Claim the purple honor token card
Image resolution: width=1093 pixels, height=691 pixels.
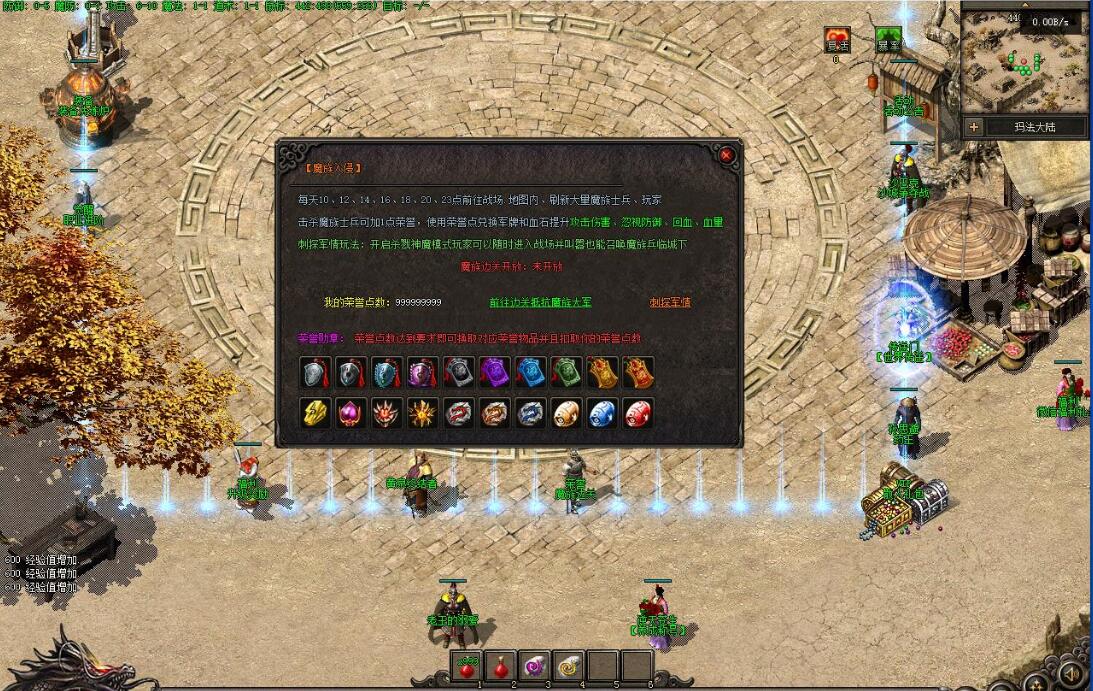point(494,373)
